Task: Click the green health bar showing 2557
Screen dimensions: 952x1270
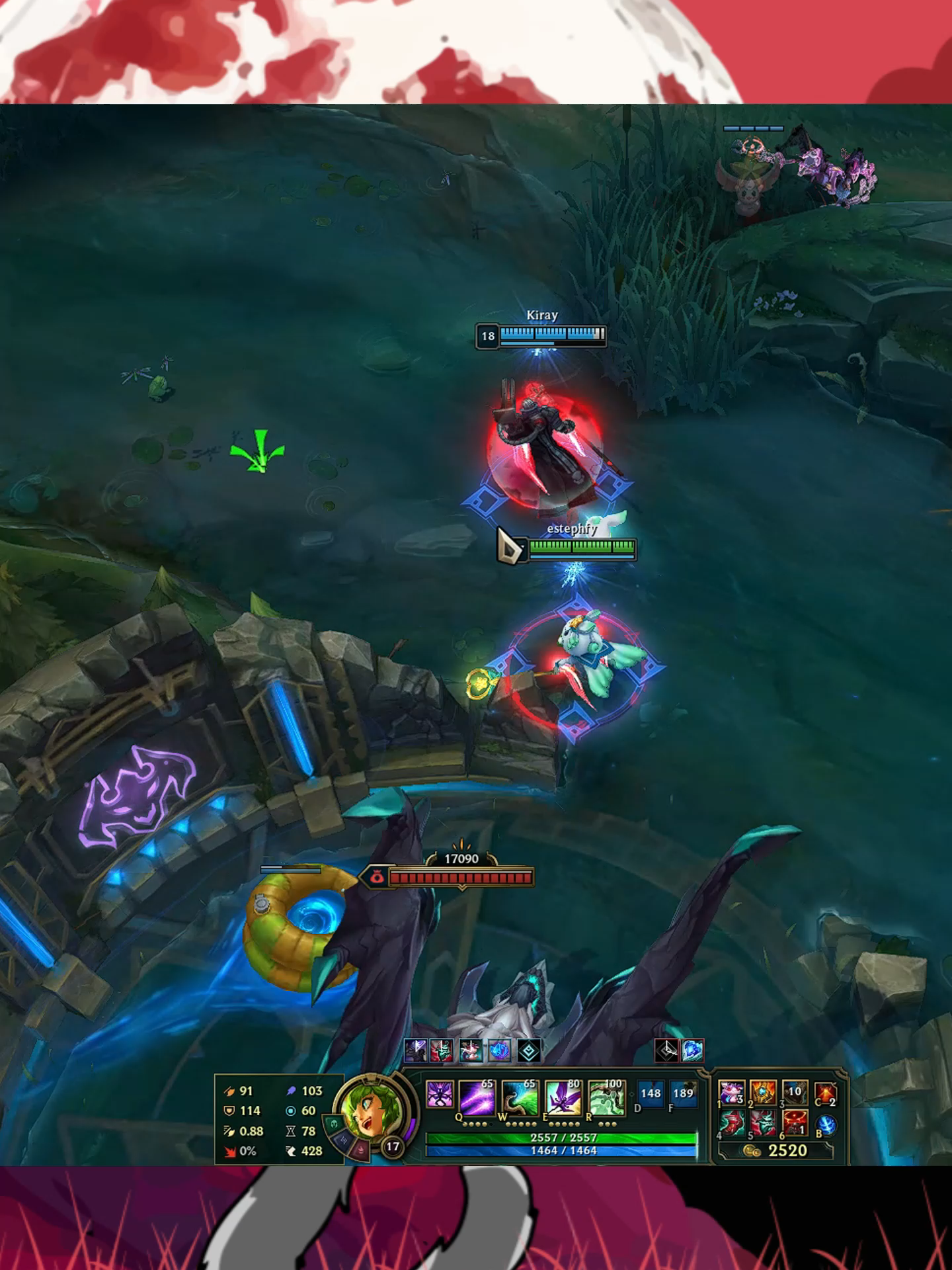Action: [564, 1138]
